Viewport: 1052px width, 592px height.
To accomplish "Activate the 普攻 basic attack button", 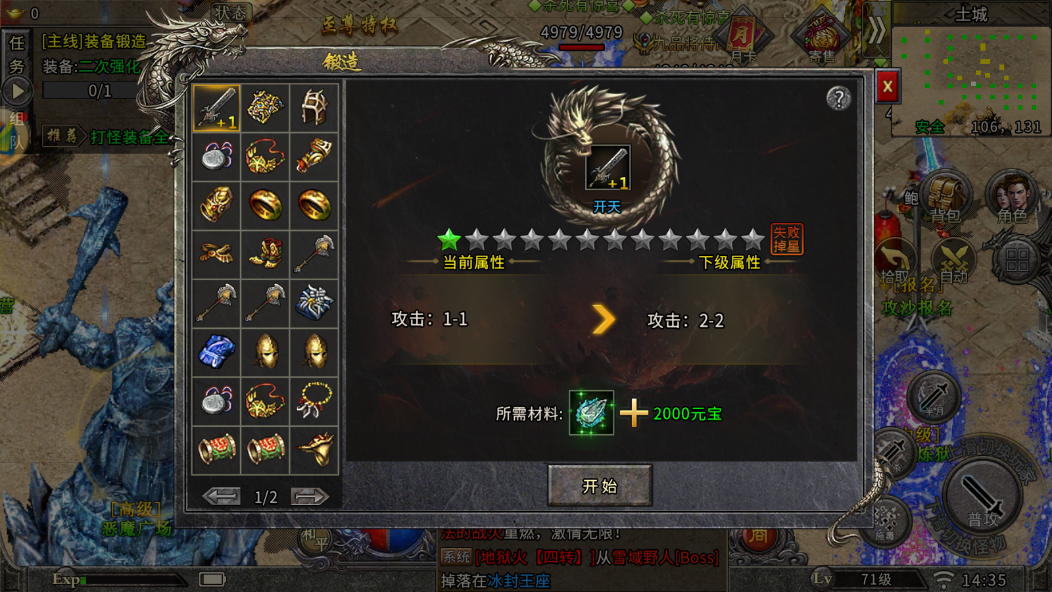I will click(983, 500).
